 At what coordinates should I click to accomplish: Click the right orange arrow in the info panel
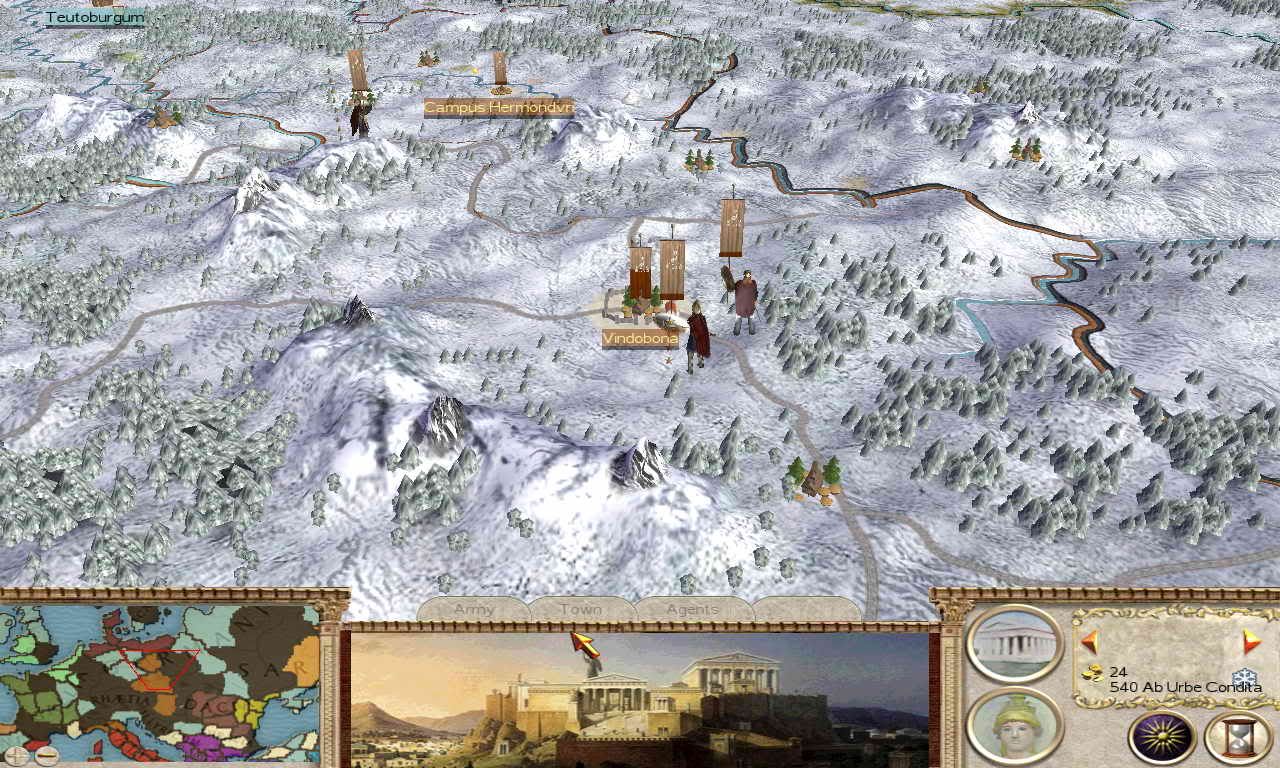(1251, 641)
